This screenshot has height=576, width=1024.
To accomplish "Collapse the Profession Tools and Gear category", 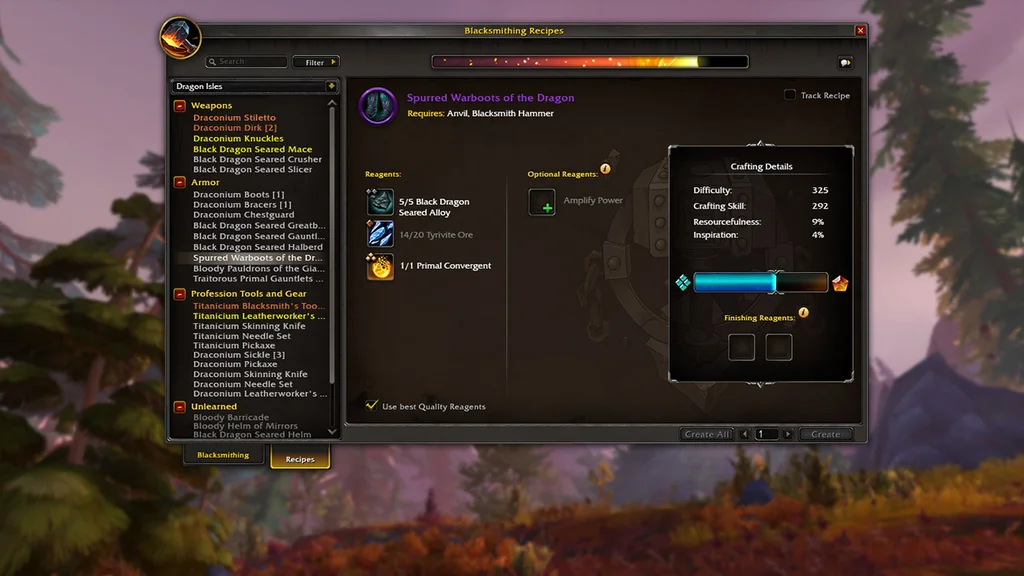I will pyautogui.click(x=180, y=294).
